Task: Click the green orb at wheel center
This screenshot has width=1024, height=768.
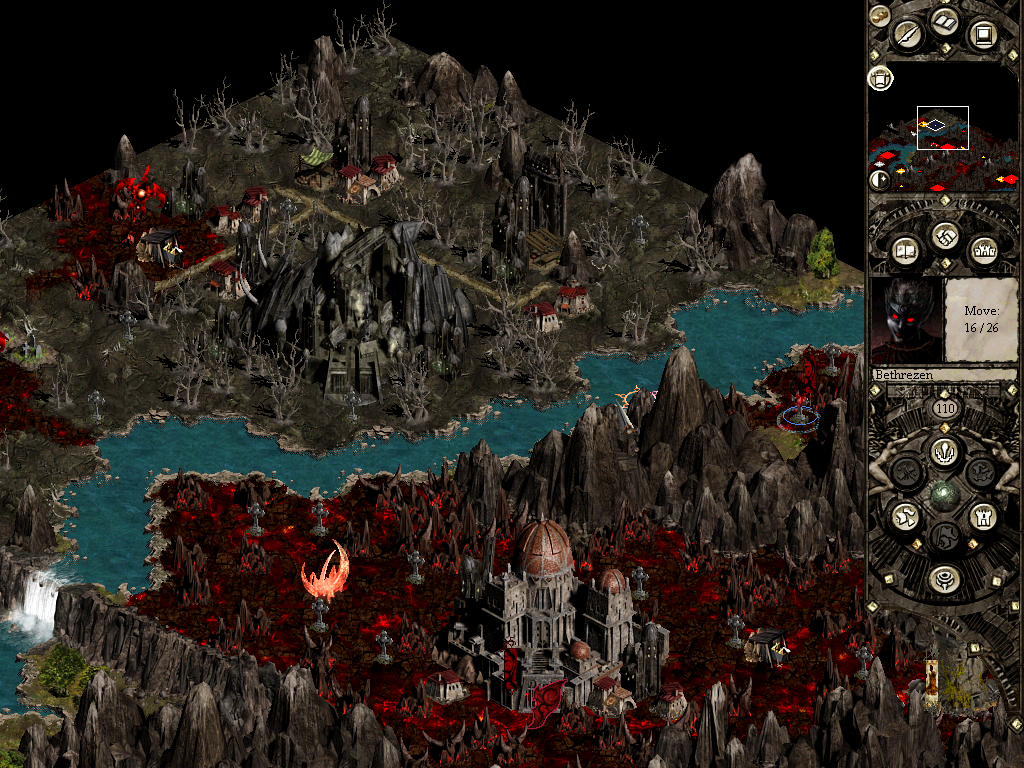Action: 943,495
